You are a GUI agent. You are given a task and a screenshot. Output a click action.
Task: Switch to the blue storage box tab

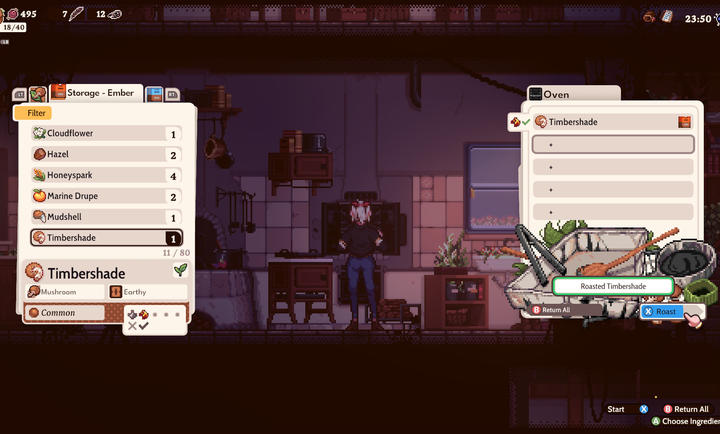pyautogui.click(x=155, y=94)
